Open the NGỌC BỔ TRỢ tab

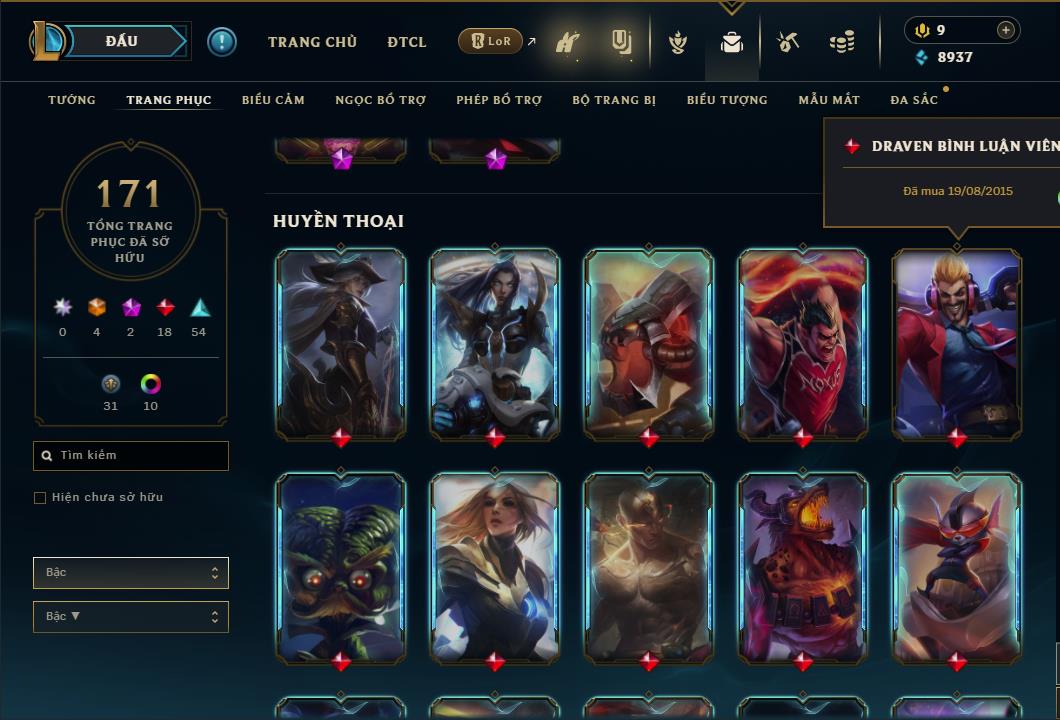click(x=380, y=100)
